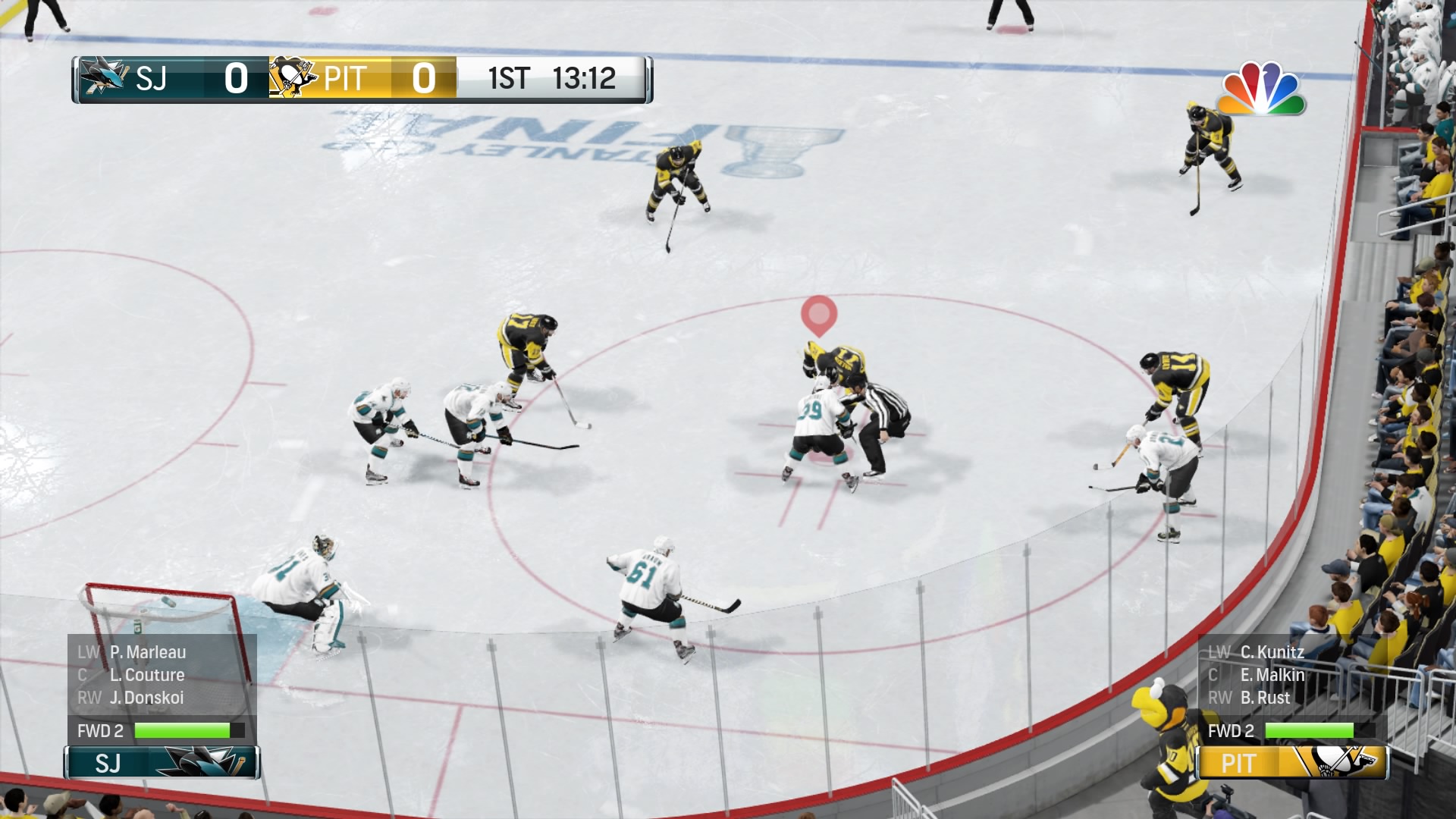Click the Sharks logo on the scoreboard

104,77
